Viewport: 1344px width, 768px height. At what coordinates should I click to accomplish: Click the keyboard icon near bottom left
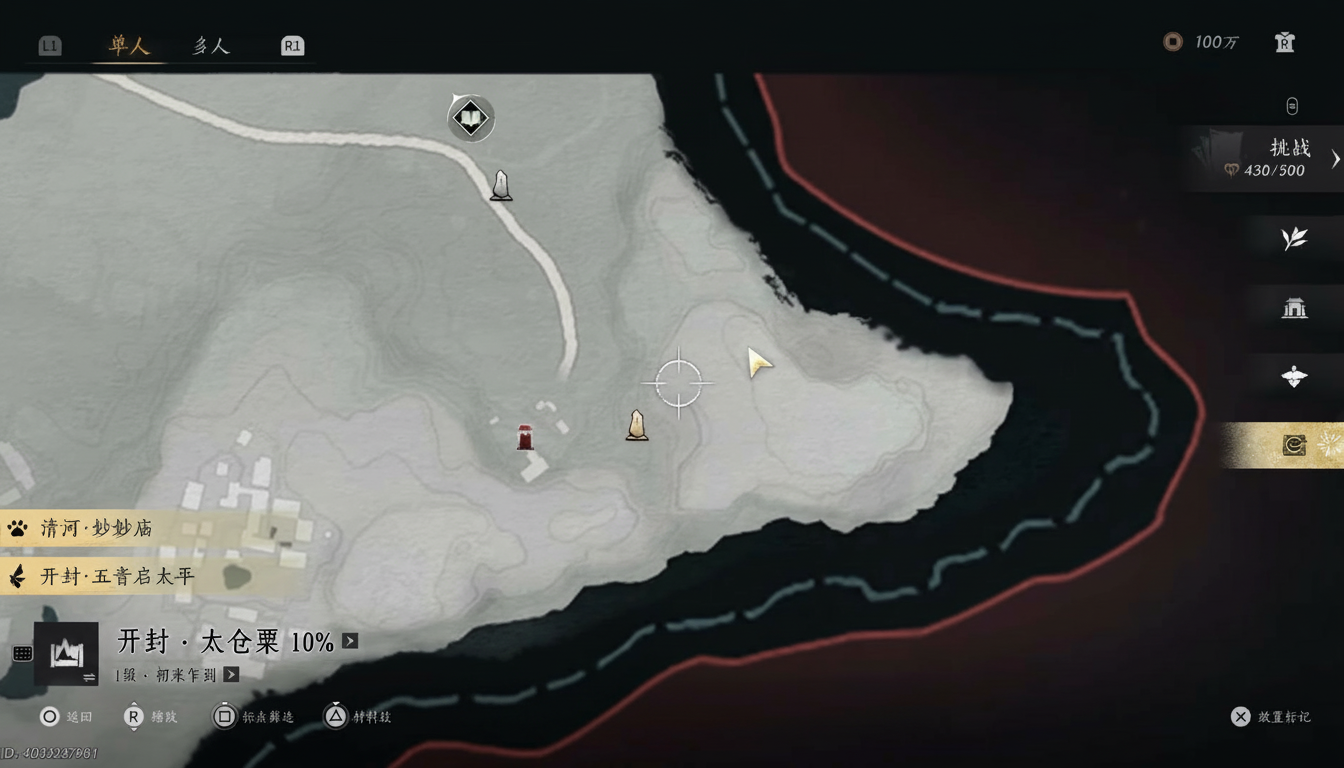[x=22, y=655]
